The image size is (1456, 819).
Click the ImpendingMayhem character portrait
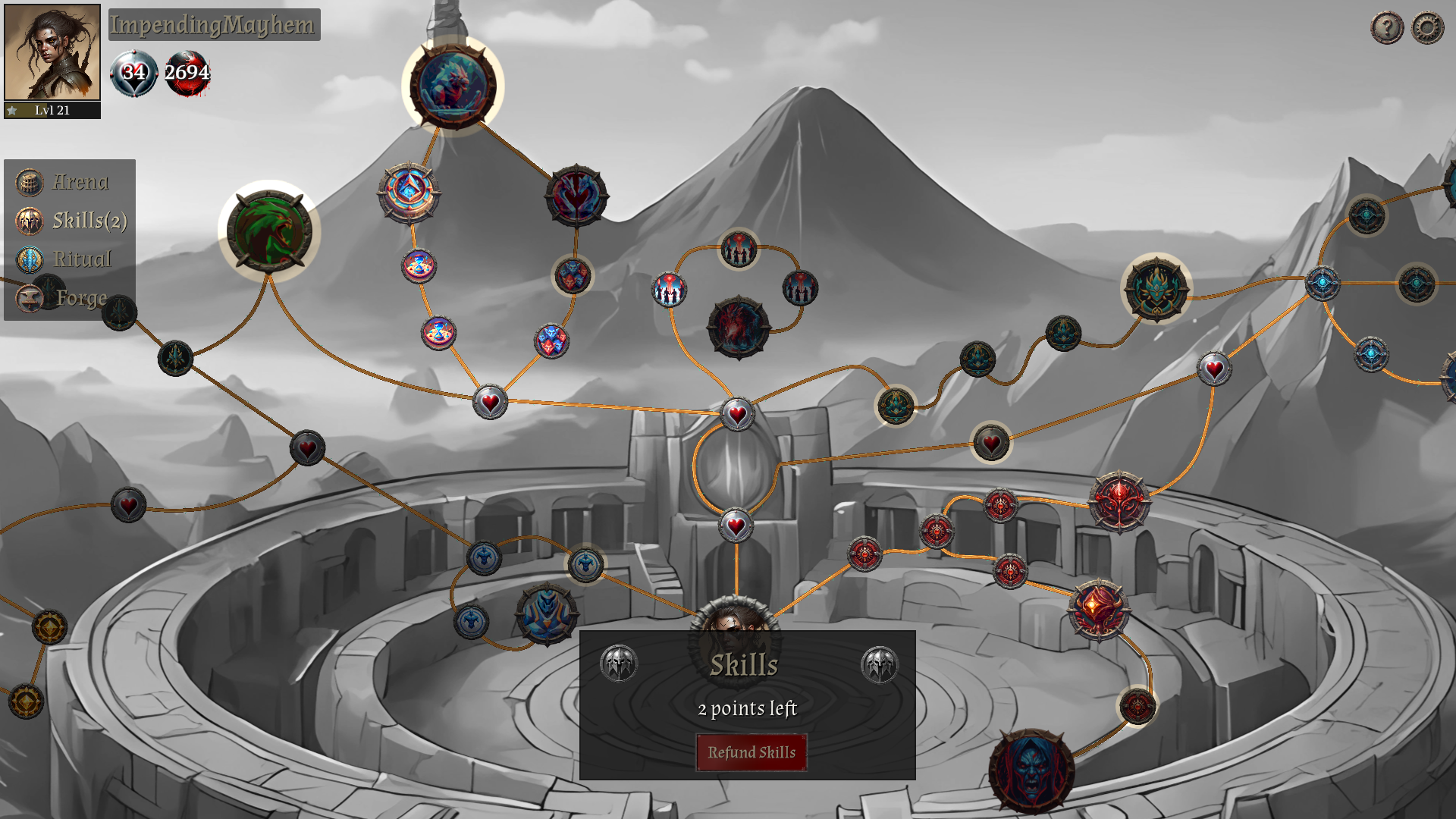(x=52, y=52)
